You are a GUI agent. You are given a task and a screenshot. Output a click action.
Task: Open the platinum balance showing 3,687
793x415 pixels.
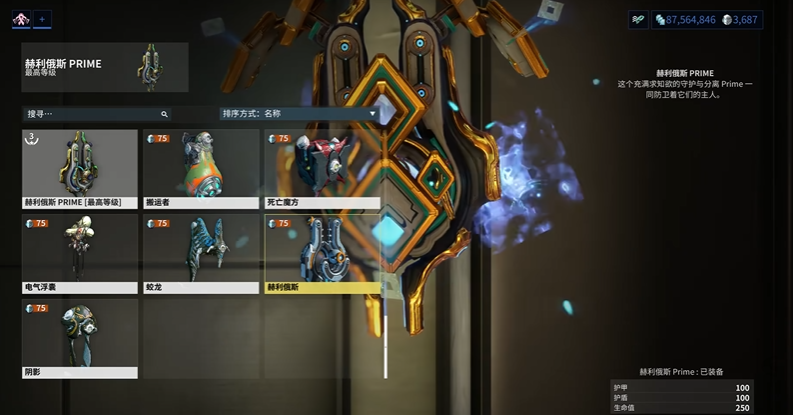pos(740,19)
